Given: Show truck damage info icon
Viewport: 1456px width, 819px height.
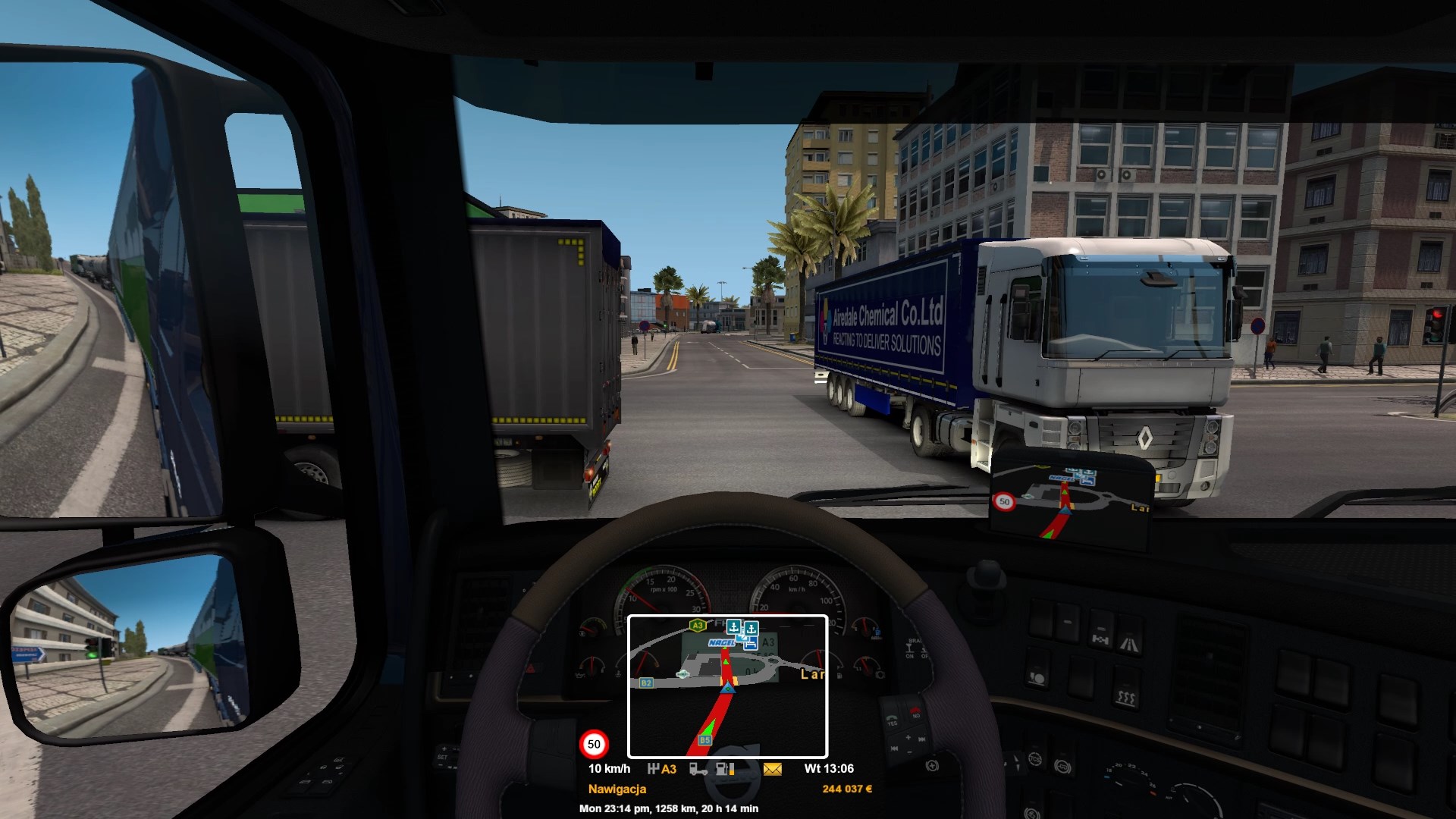Looking at the screenshot, I should point(698,769).
